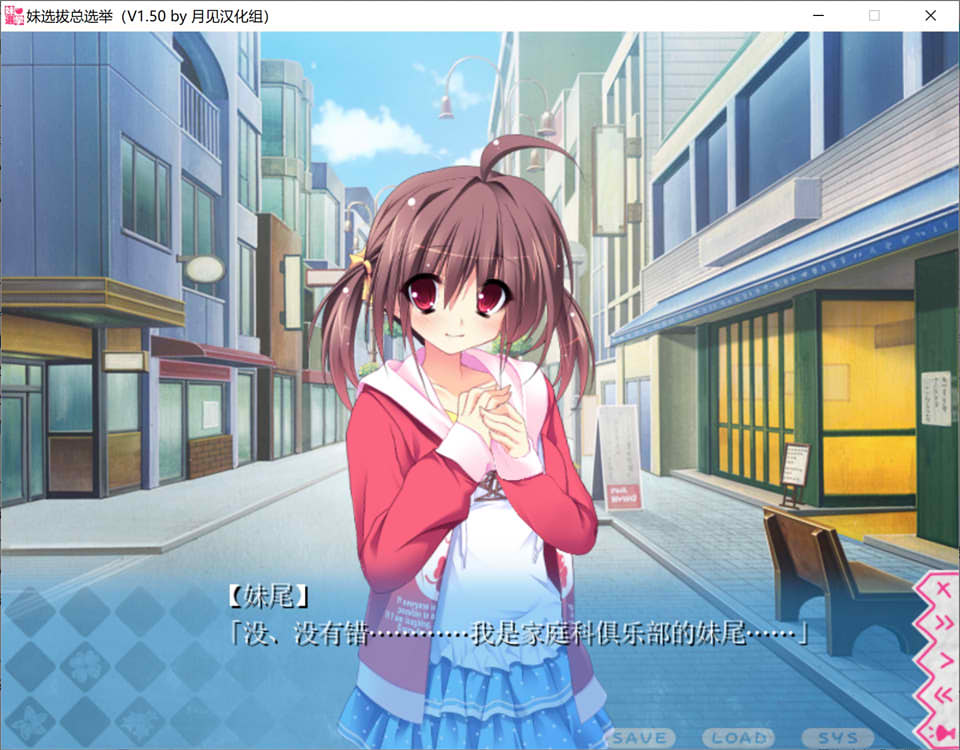This screenshot has width=960, height=750.
Task: Minimize the game window
Action: (819, 16)
